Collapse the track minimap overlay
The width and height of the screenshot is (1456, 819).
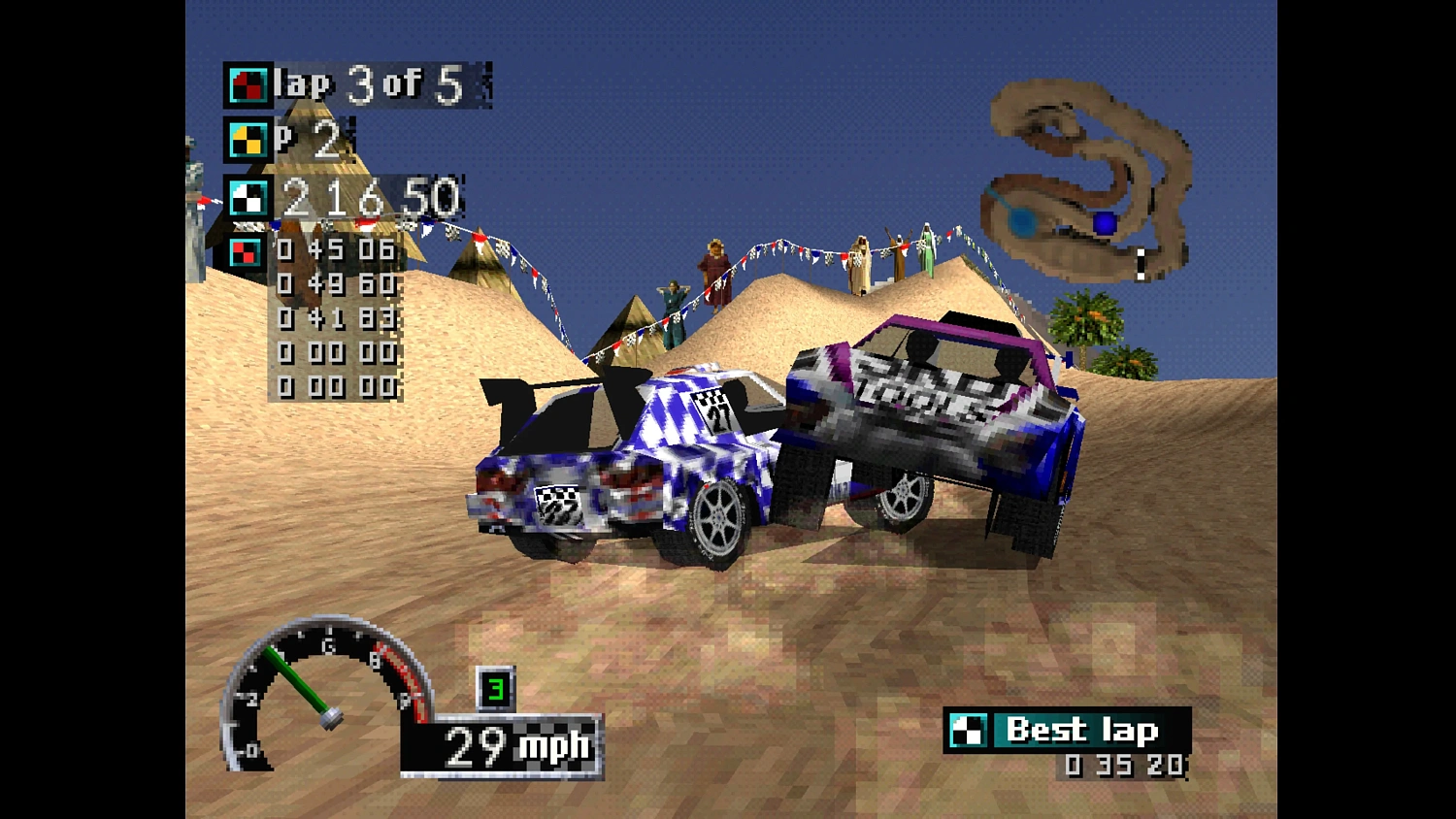1087,180
